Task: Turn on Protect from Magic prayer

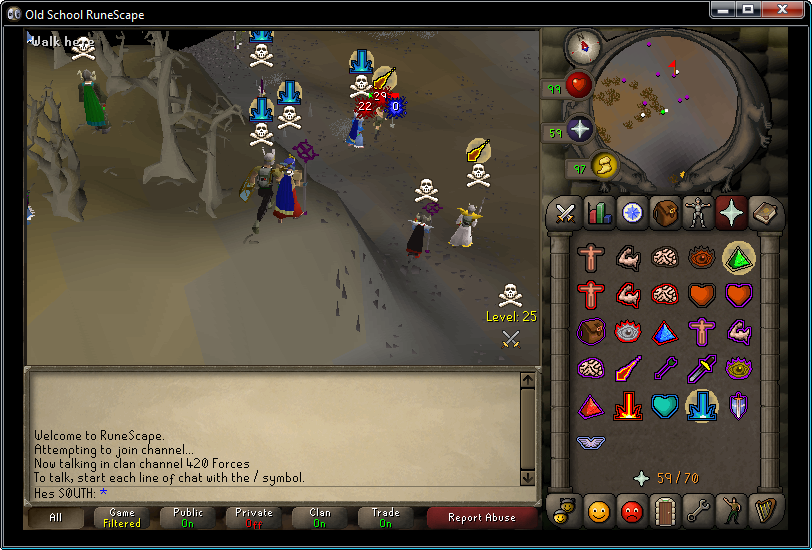Action: pyautogui.click(x=628, y=368)
